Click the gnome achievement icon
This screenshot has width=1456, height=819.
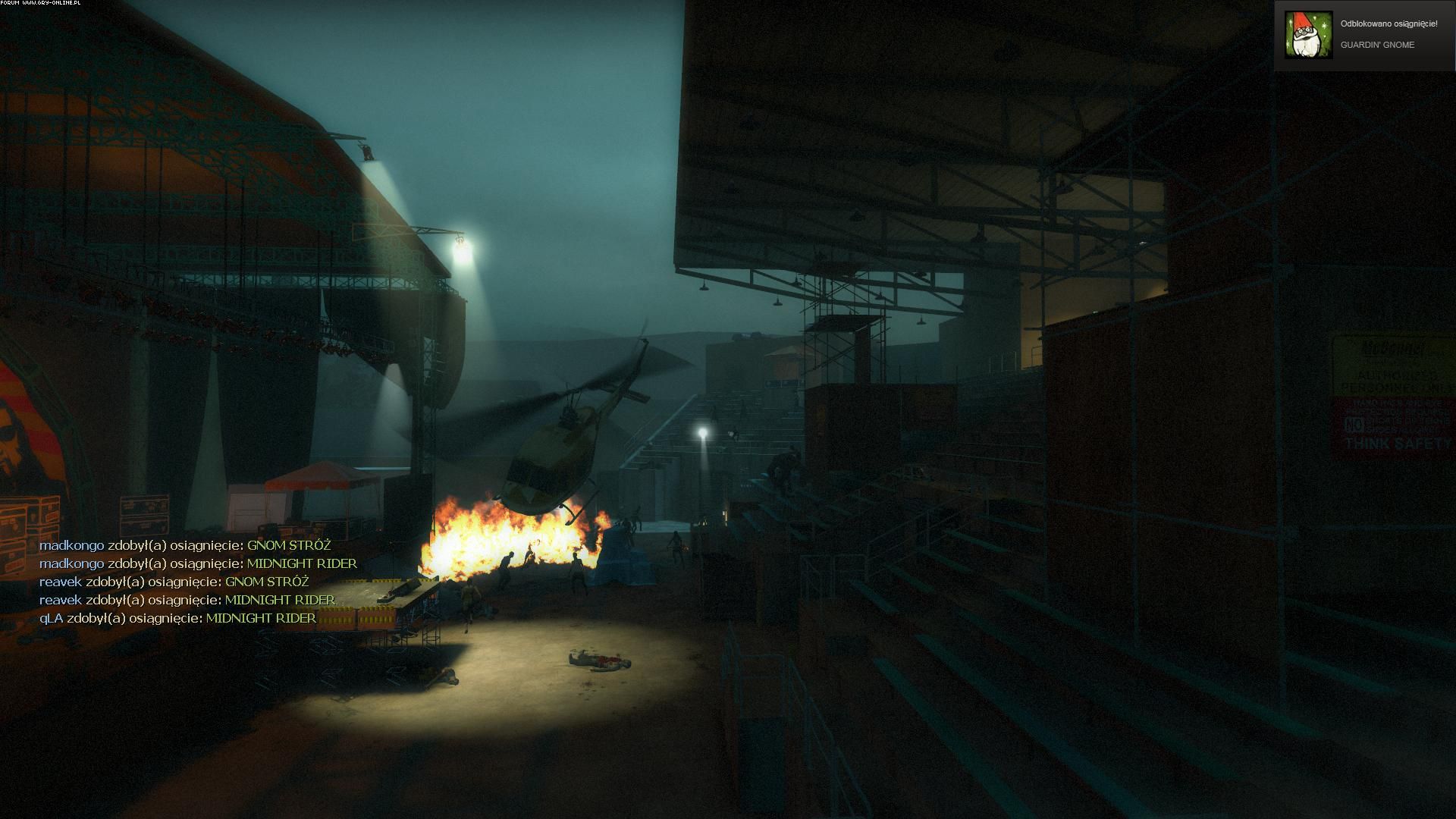1308,35
